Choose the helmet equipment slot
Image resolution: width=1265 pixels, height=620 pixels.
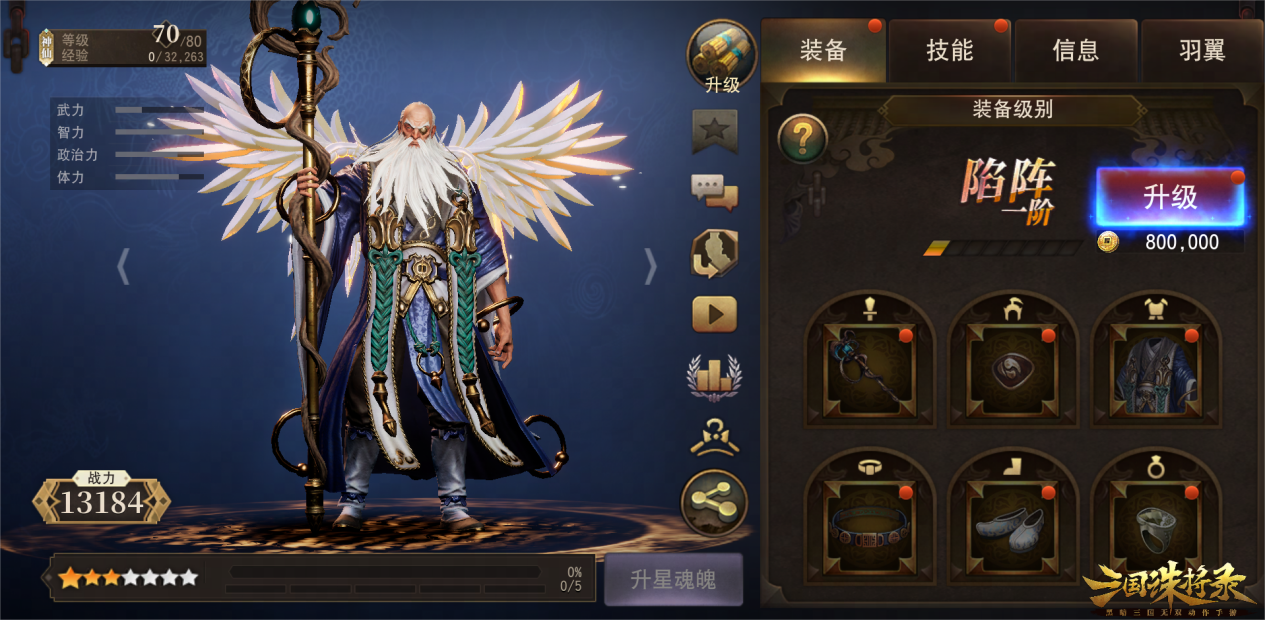point(1013,369)
